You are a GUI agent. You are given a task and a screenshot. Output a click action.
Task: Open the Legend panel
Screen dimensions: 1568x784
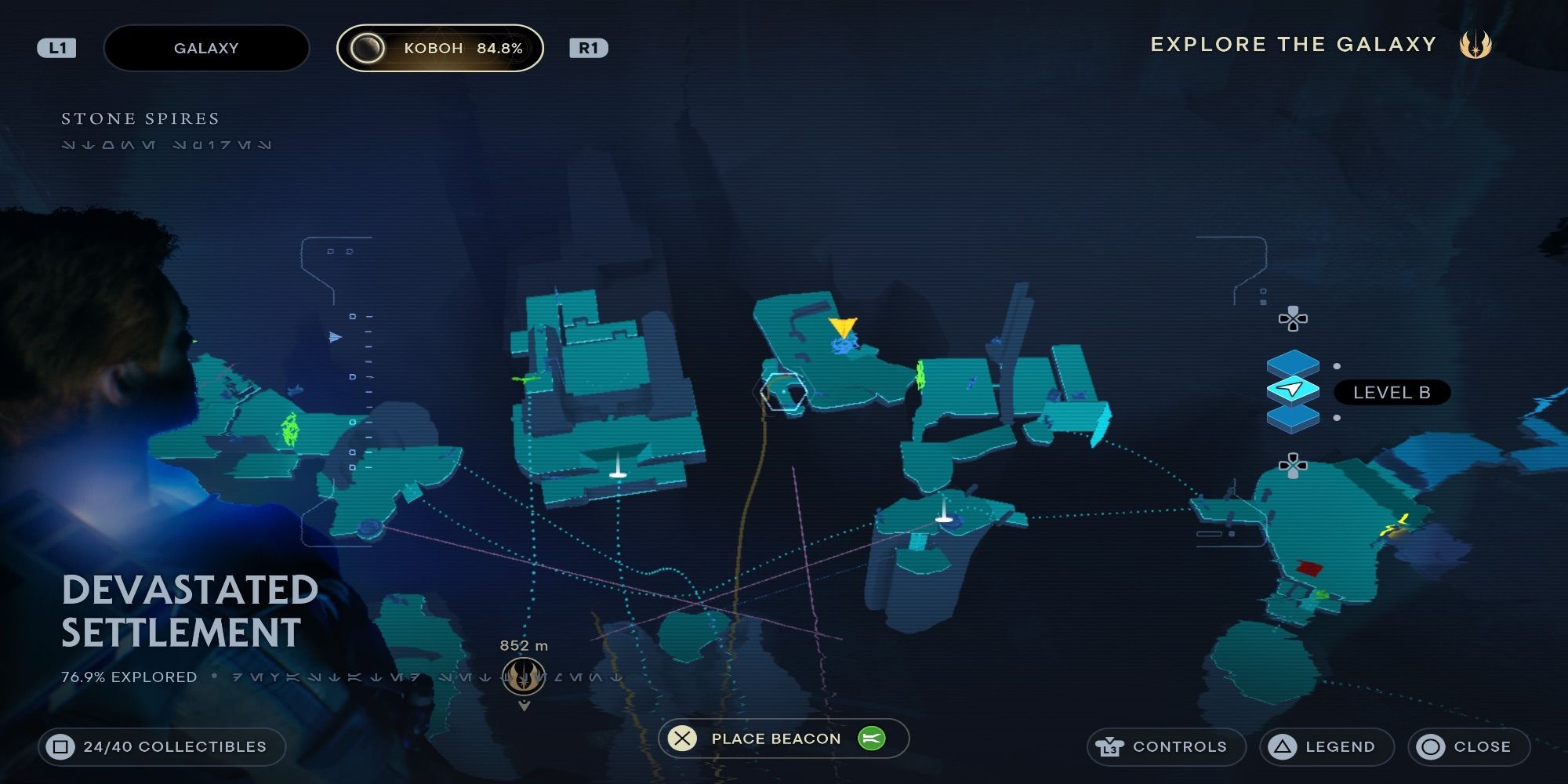coord(1327,746)
